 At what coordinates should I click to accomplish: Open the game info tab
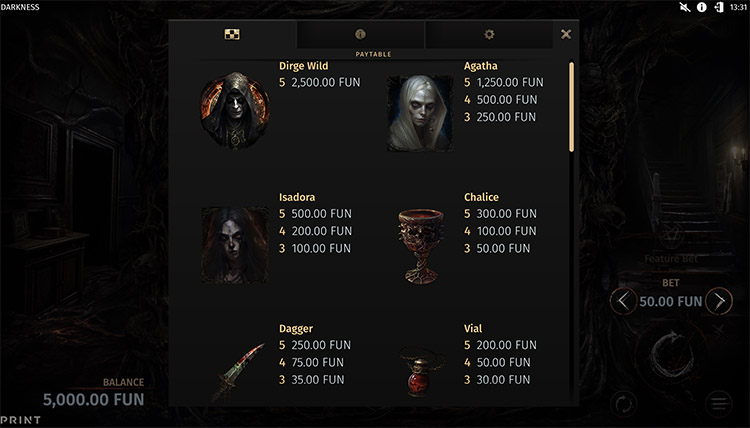(x=360, y=34)
